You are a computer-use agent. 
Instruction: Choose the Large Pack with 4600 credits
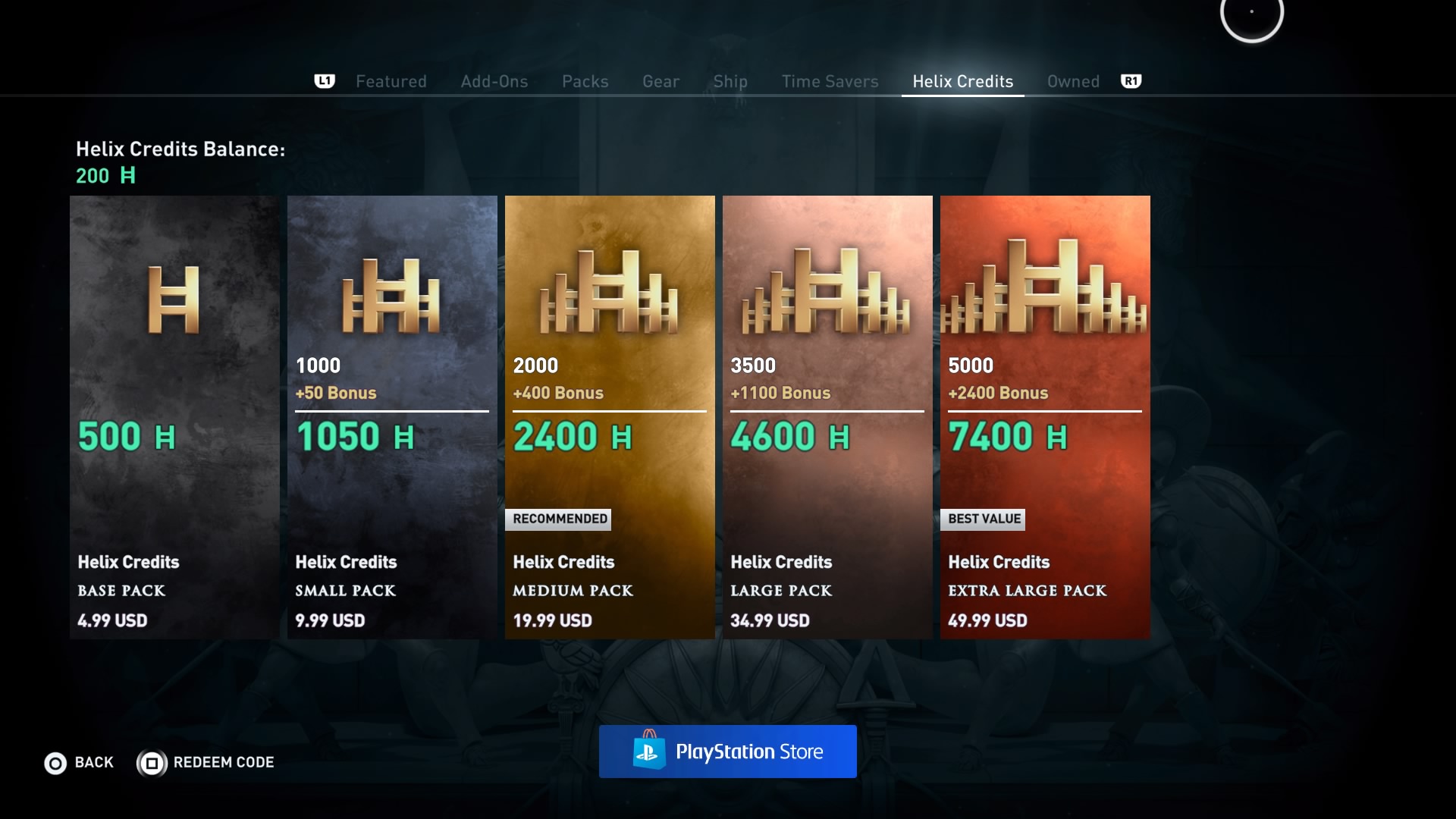pyautogui.click(x=827, y=417)
